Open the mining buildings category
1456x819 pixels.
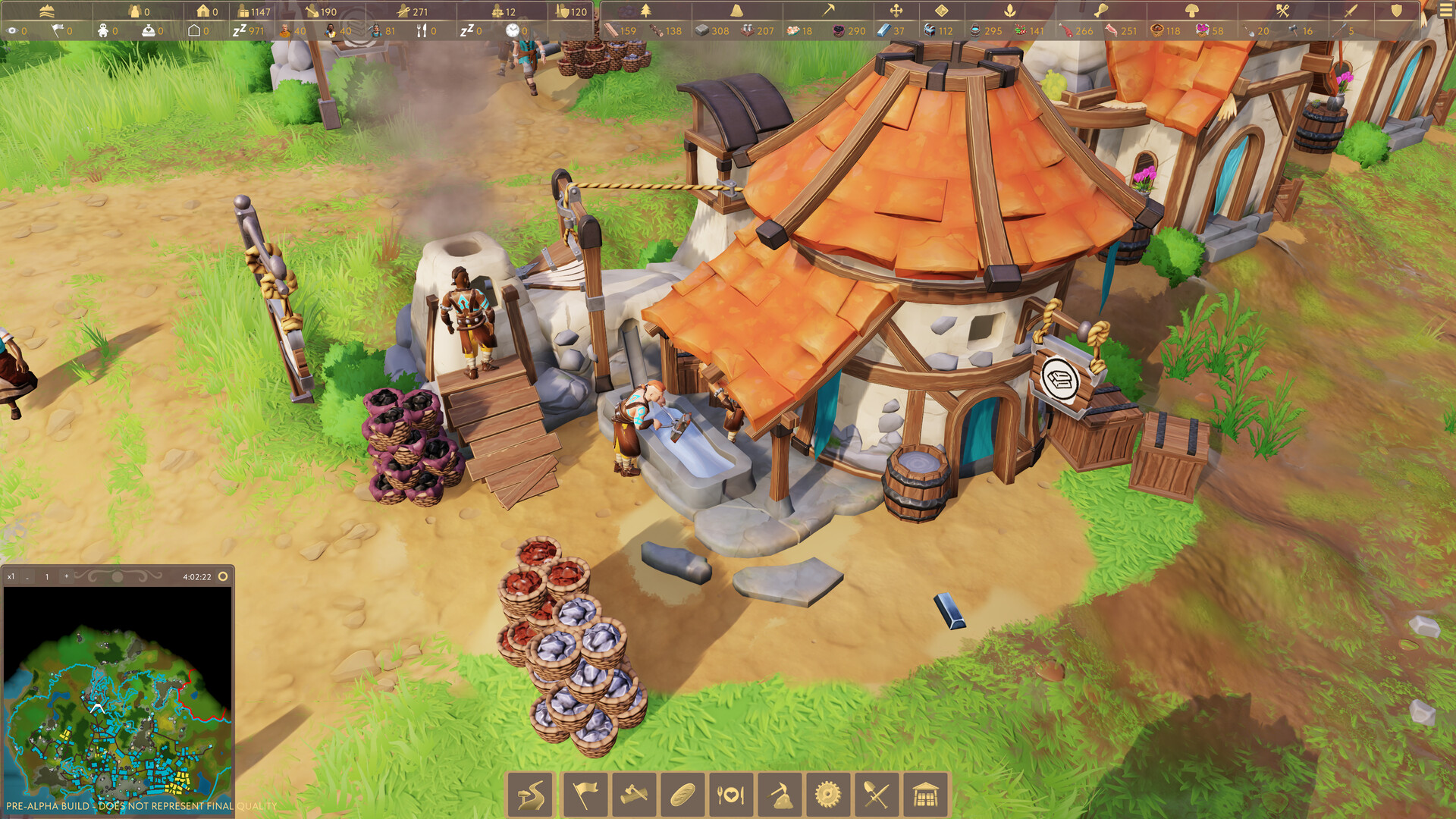[780, 794]
